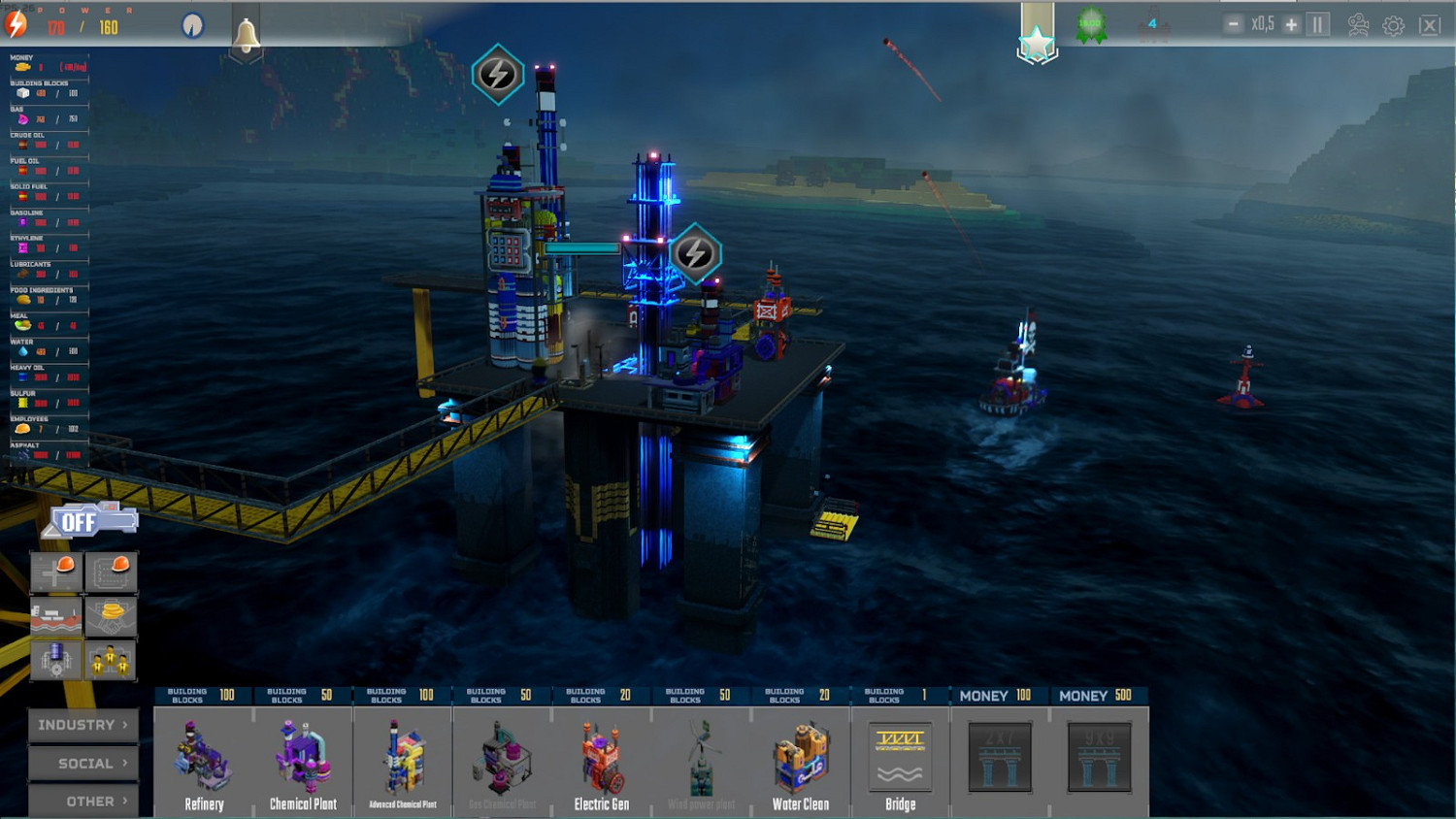Screen dimensions: 1456x819
Task: Expand the SOCIAL category
Action: (x=82, y=763)
